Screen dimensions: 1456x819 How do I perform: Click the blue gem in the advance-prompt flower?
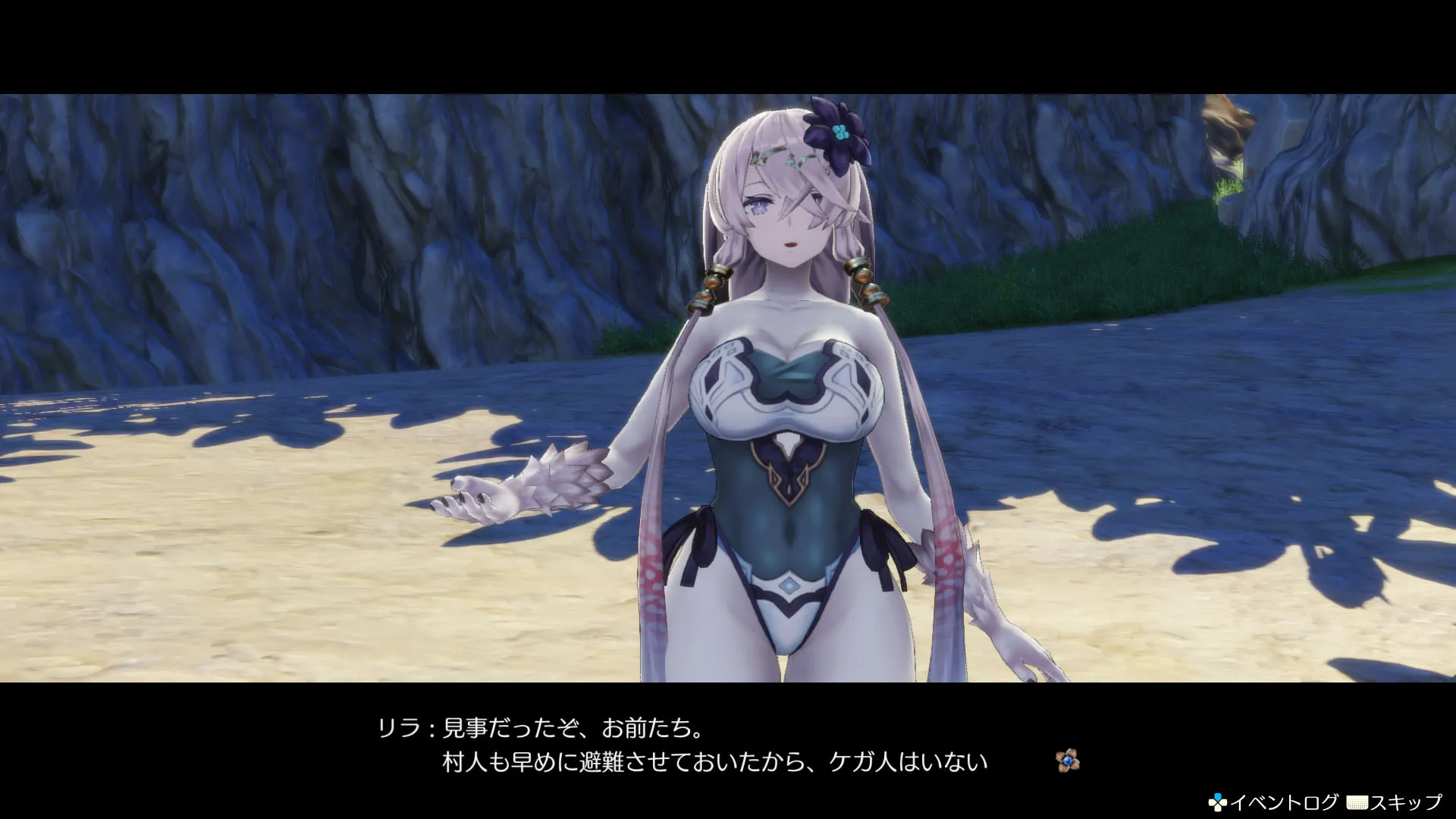point(1068,760)
